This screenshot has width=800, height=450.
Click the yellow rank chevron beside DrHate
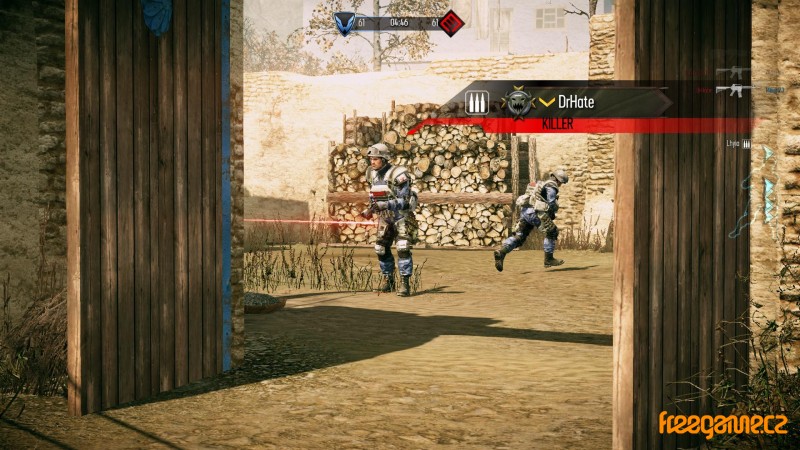pyautogui.click(x=547, y=102)
